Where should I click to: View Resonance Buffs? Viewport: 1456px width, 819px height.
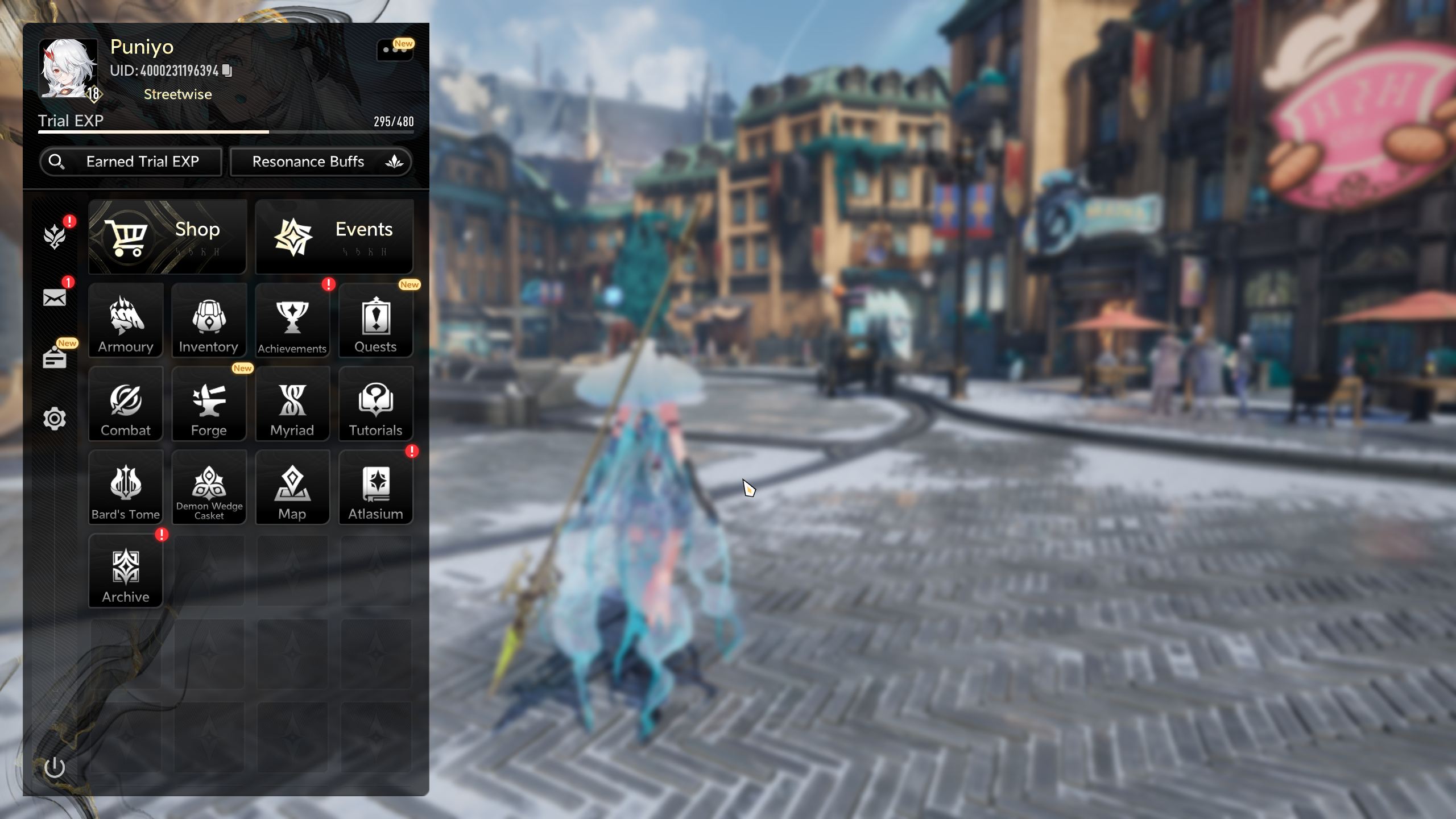(x=320, y=162)
